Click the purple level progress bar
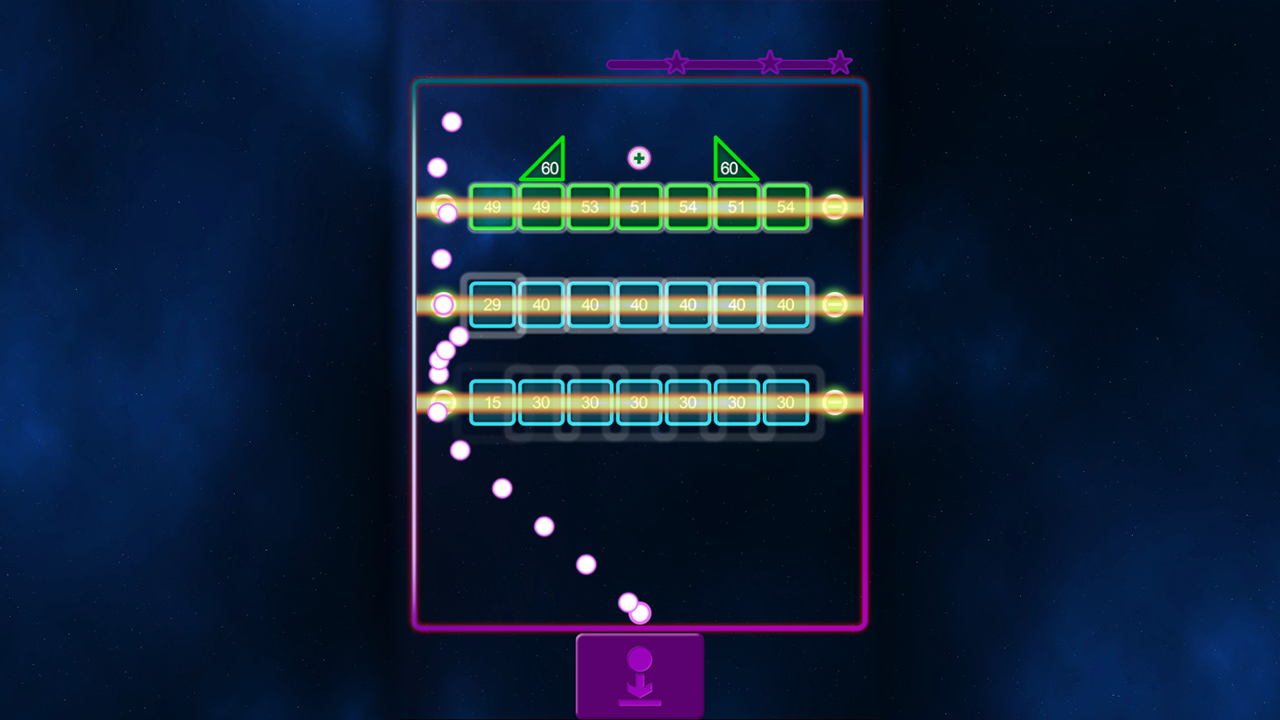The width and height of the screenshot is (1280, 720). click(x=720, y=63)
